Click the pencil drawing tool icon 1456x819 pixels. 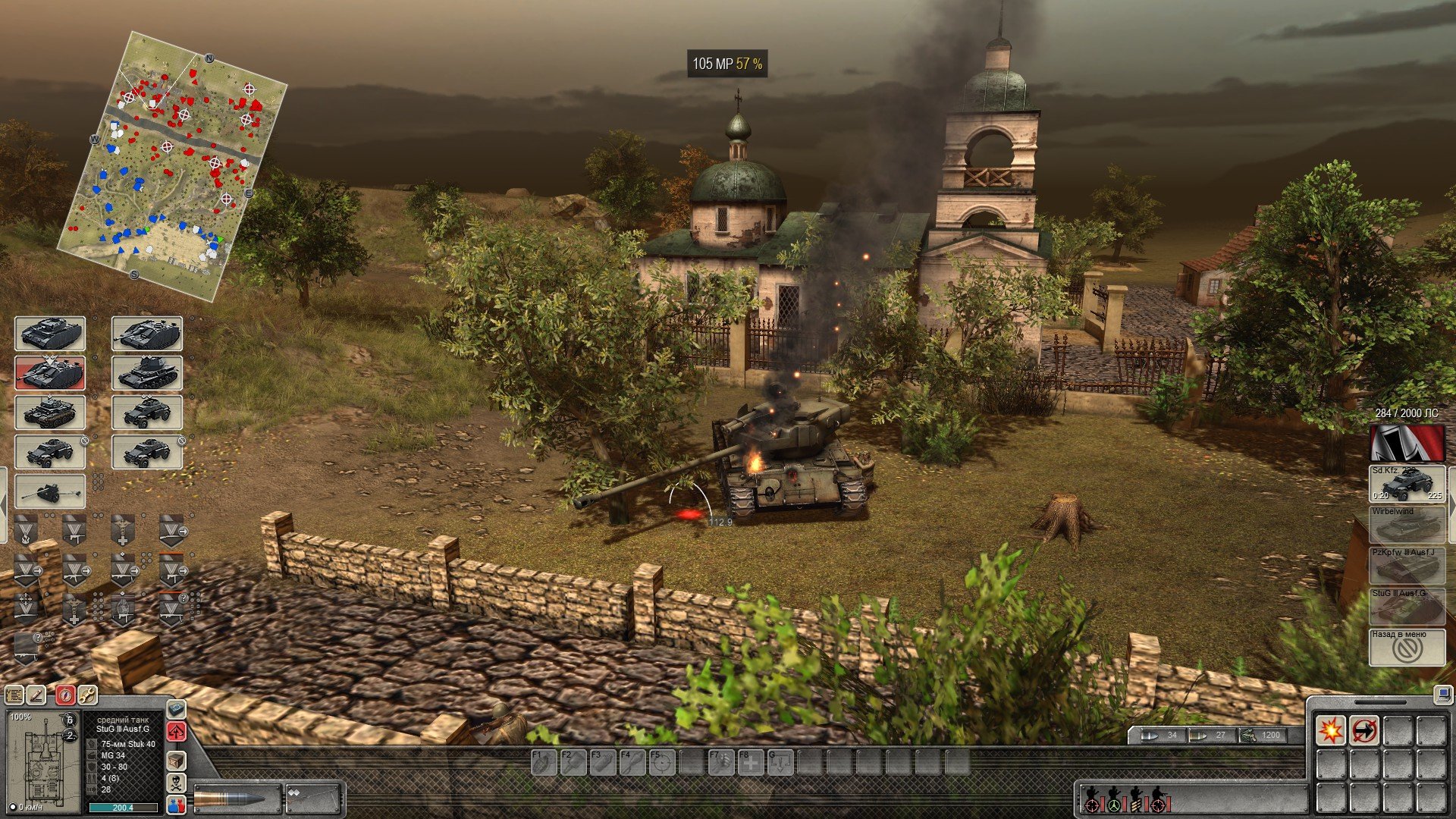click(x=36, y=695)
